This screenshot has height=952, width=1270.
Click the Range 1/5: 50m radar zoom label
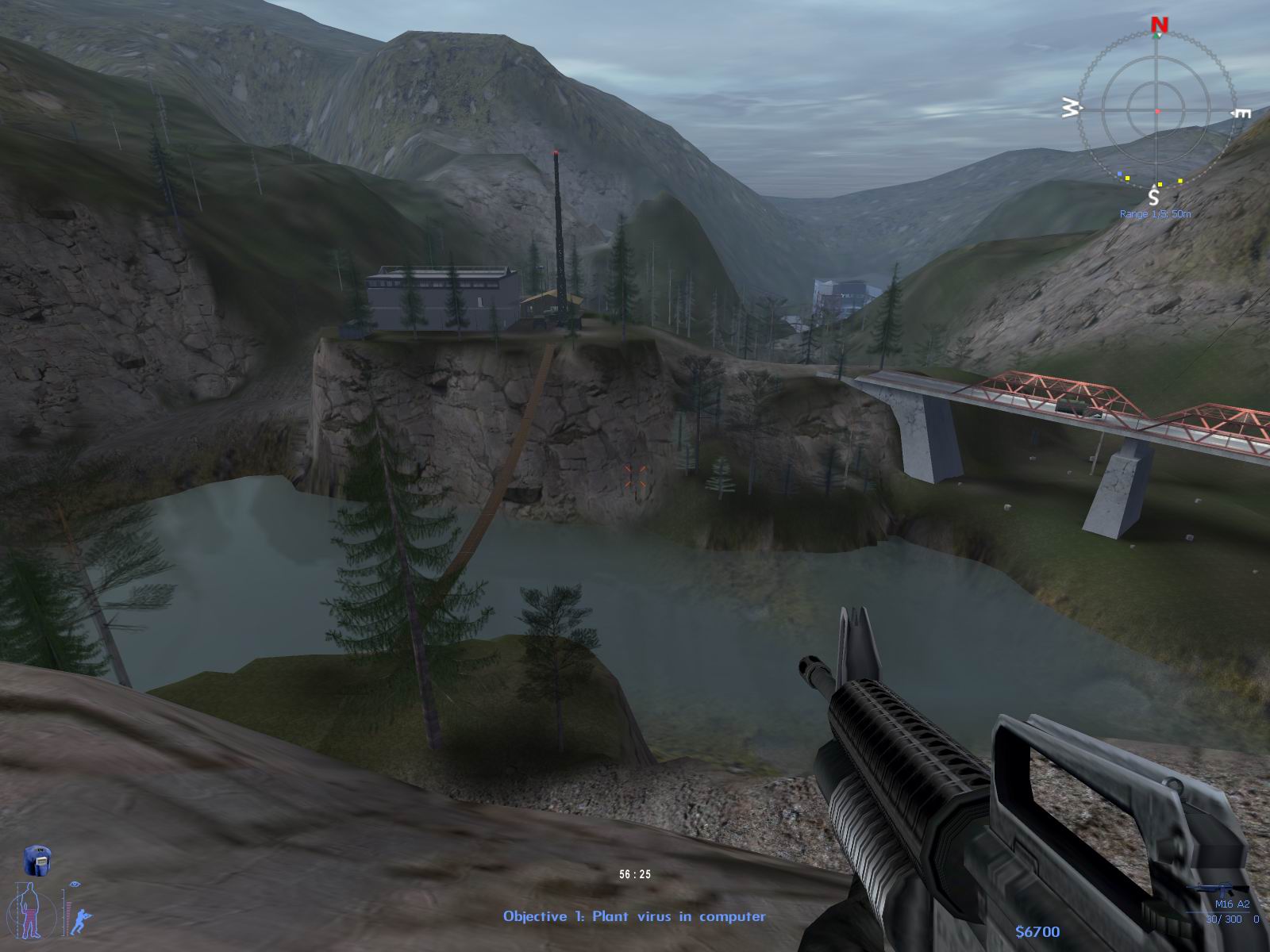pos(1156,213)
